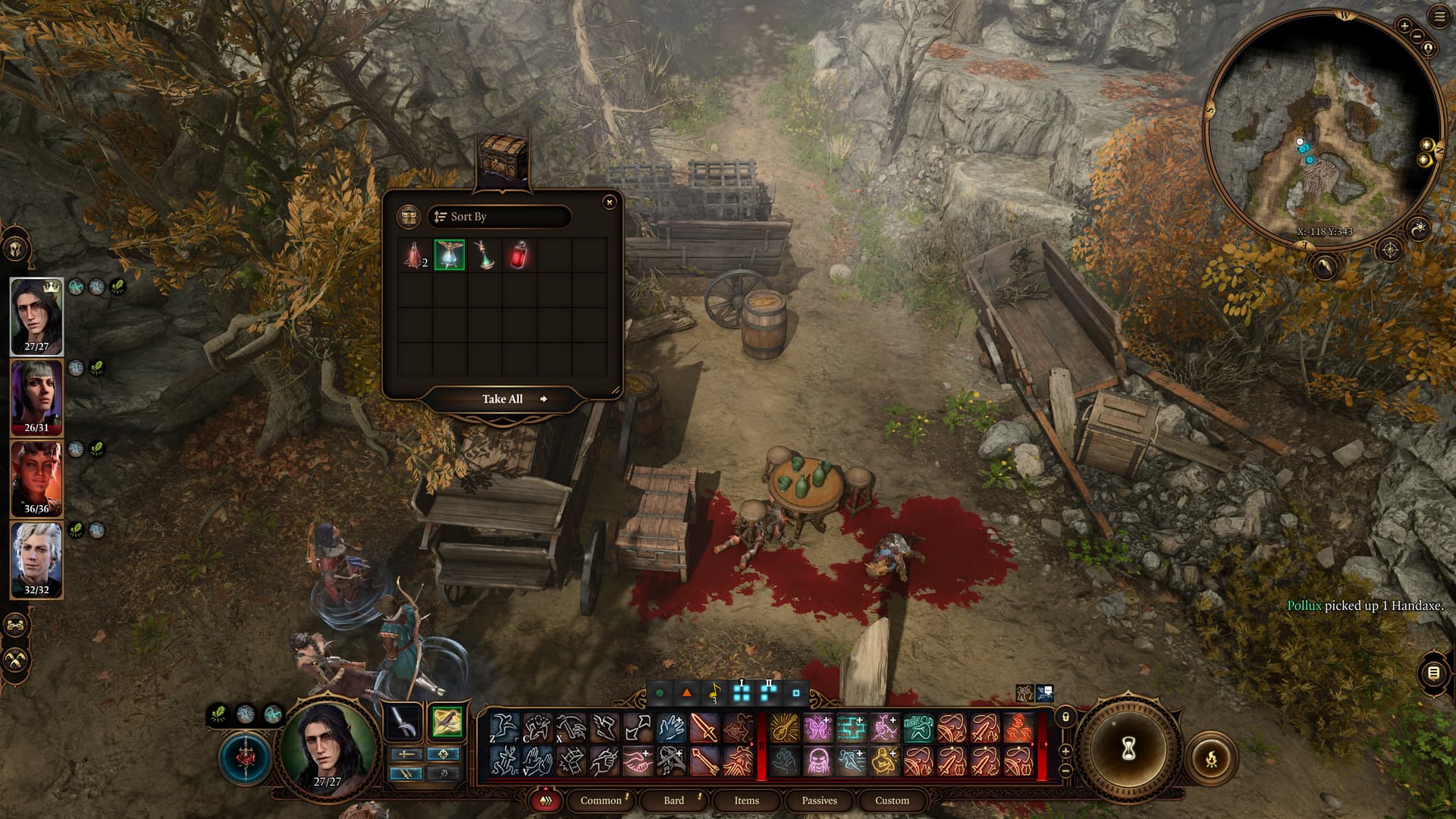
Task: Switch to the Bard hotbar tab
Action: coord(673,800)
